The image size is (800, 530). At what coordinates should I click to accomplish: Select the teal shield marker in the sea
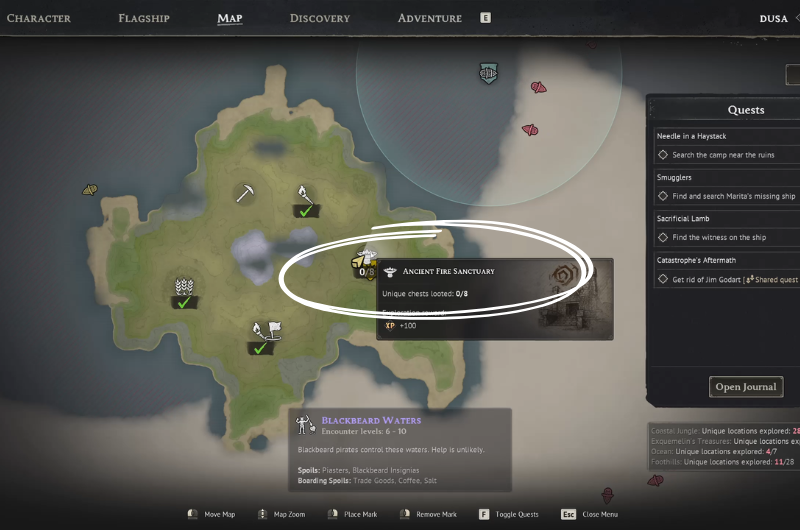(488, 74)
